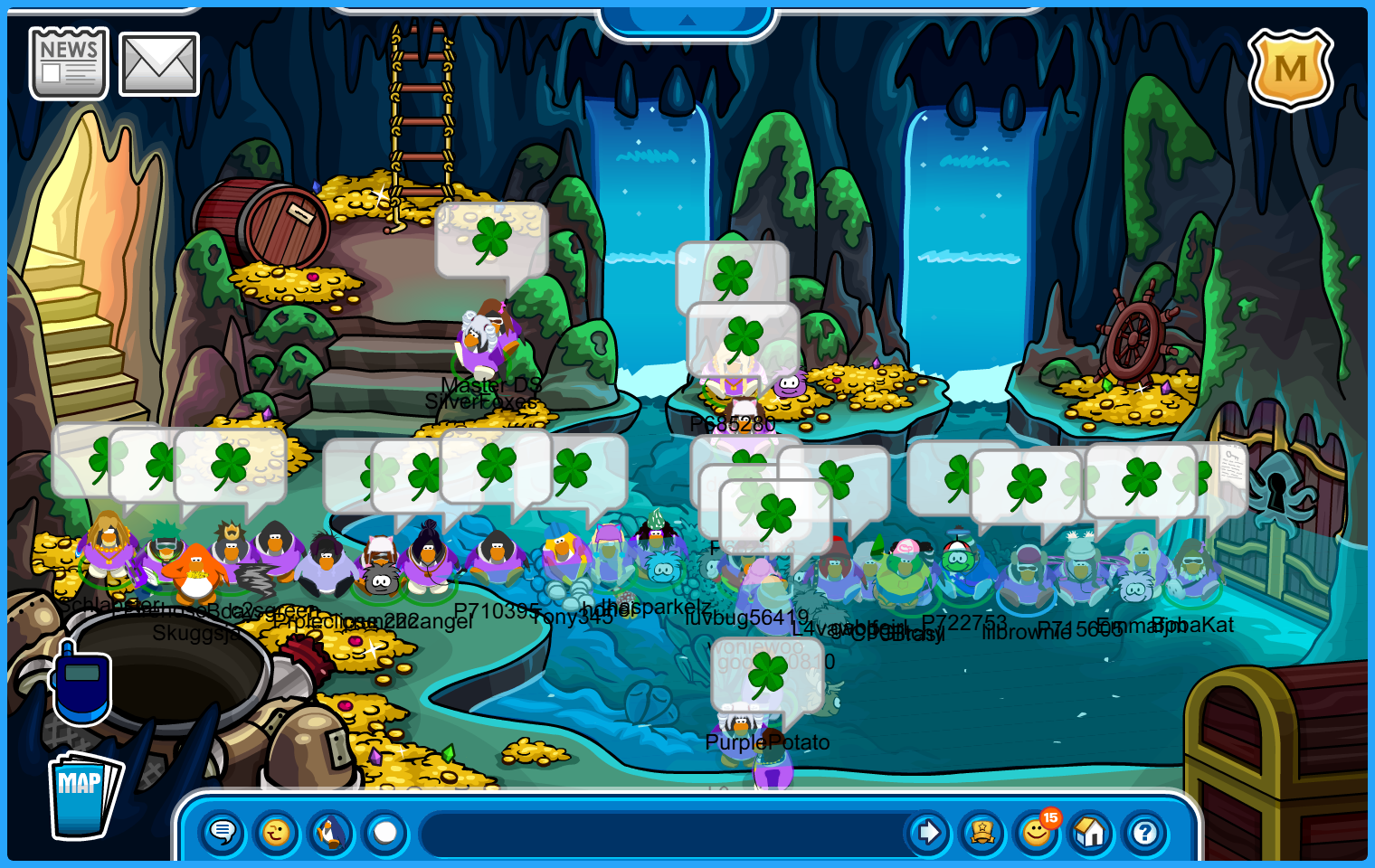Open the penguin actions menu
This screenshot has width=1375, height=868.
[331, 832]
